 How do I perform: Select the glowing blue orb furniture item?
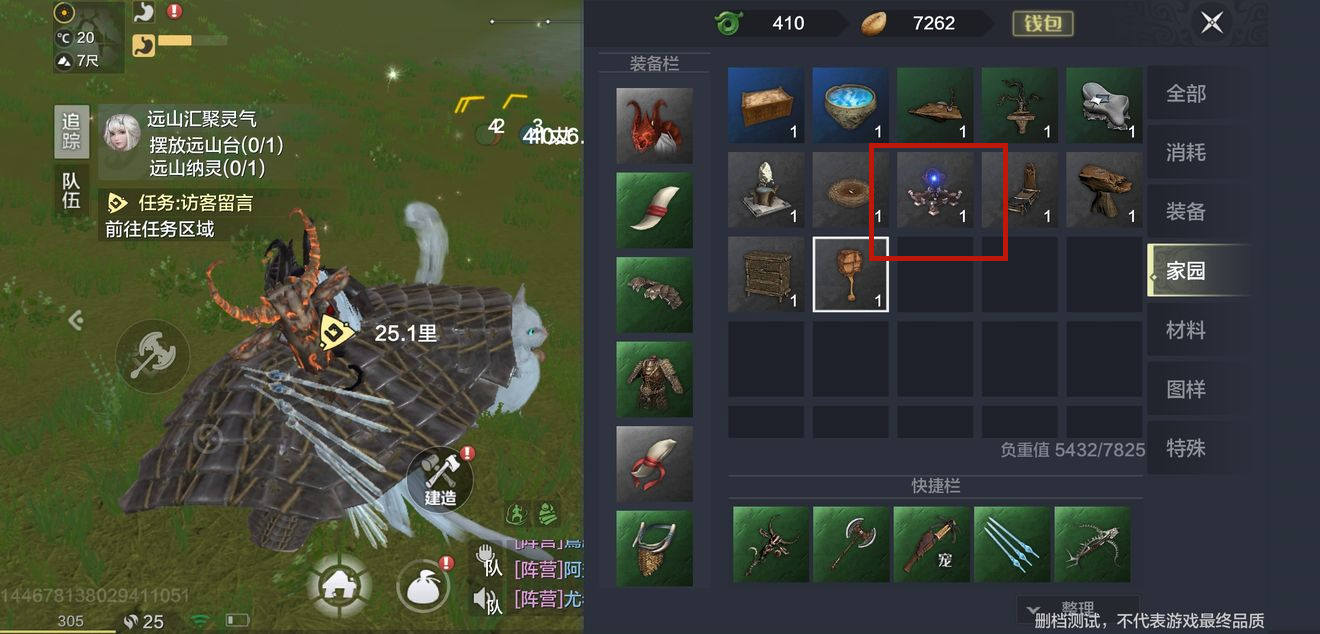935,189
